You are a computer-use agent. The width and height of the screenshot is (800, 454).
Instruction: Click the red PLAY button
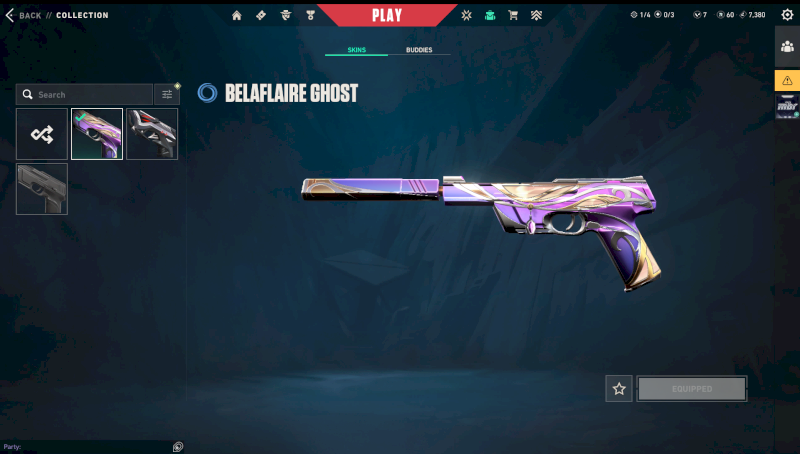coord(387,15)
